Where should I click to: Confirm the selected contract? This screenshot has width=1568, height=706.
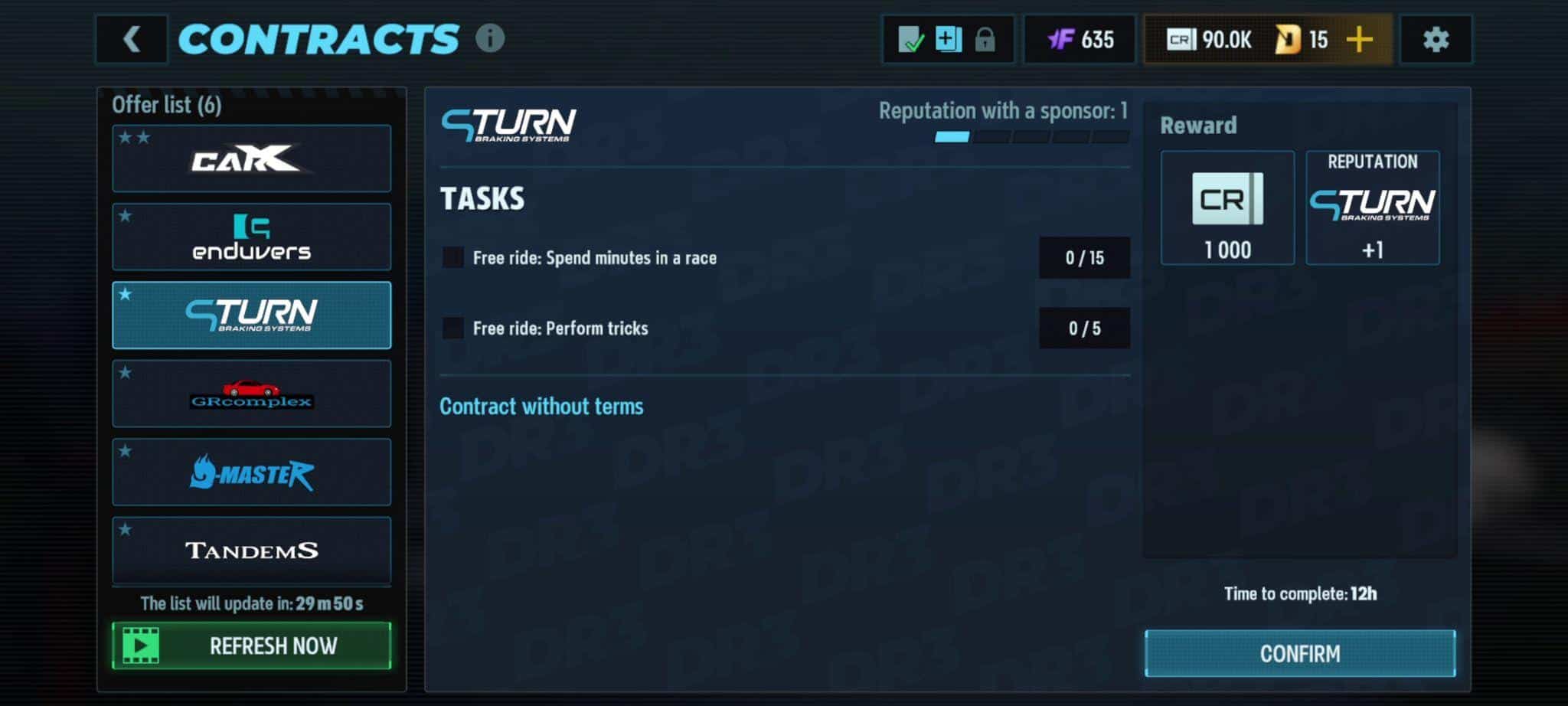click(x=1299, y=653)
